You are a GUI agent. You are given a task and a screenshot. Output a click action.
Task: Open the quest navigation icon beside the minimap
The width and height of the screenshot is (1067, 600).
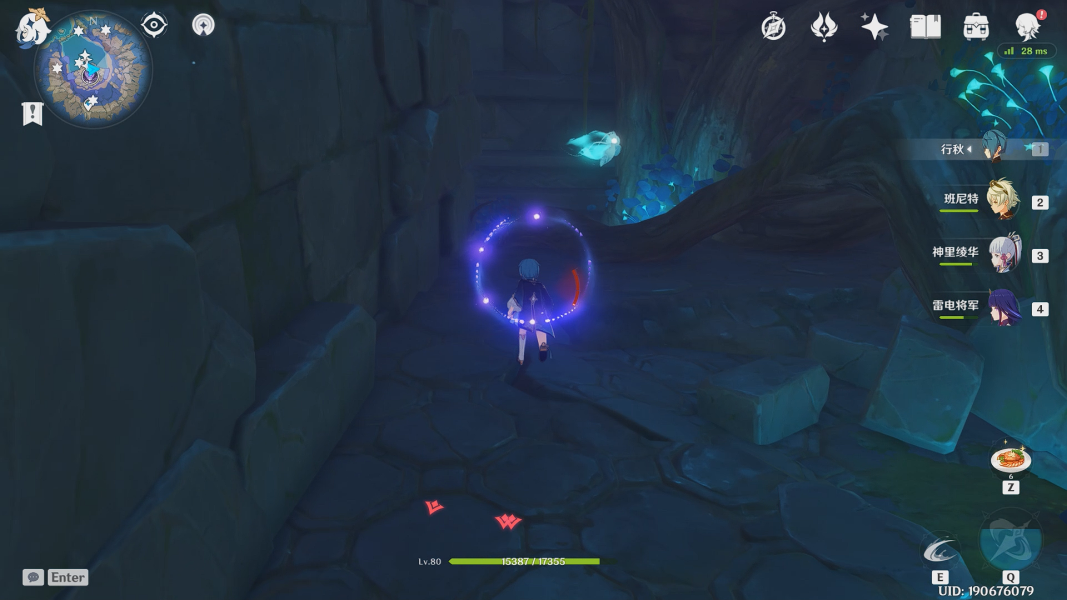tap(203, 25)
